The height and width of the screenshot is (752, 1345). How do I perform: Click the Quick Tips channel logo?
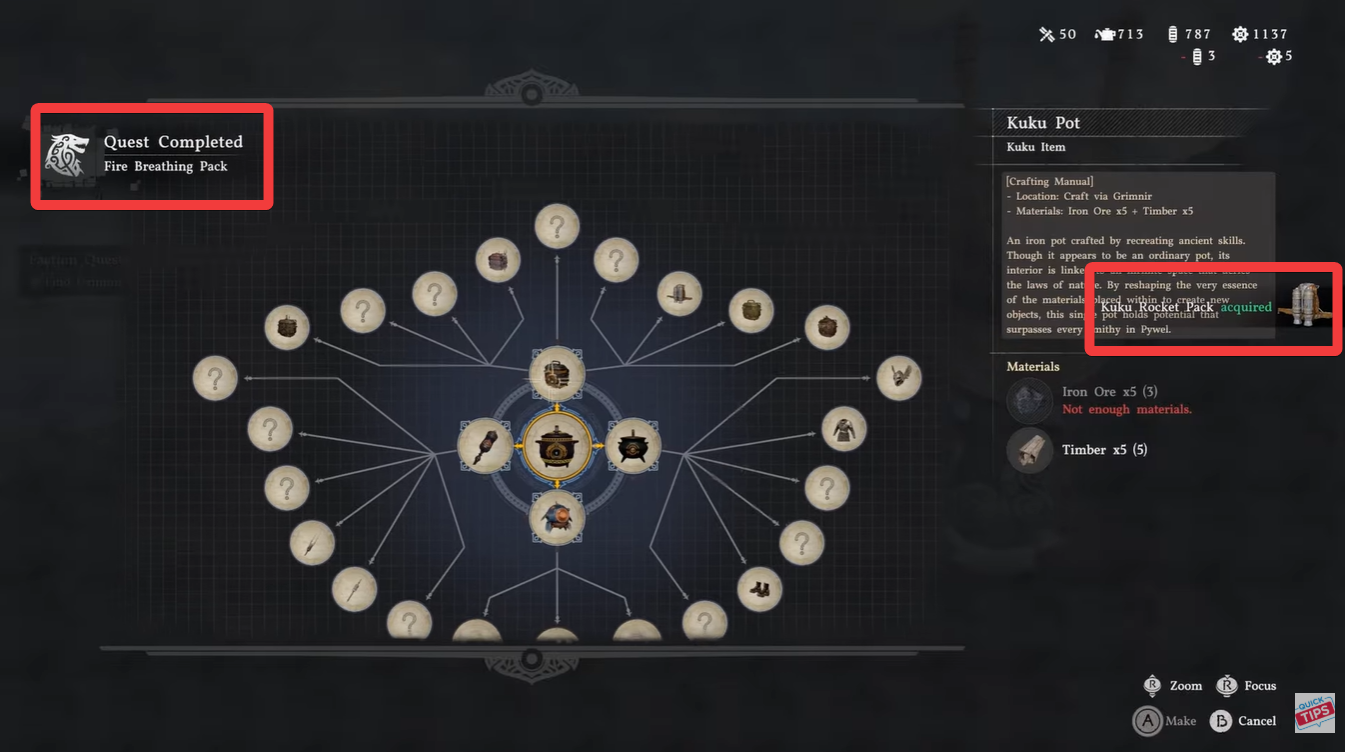1314,713
